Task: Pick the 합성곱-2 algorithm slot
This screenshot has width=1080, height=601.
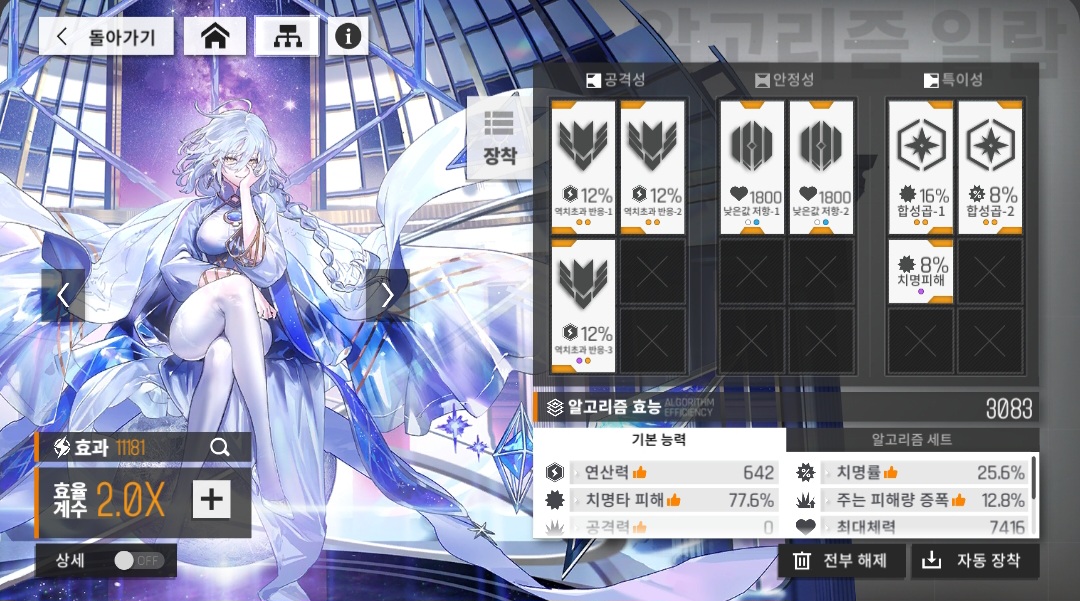Action: coord(990,167)
